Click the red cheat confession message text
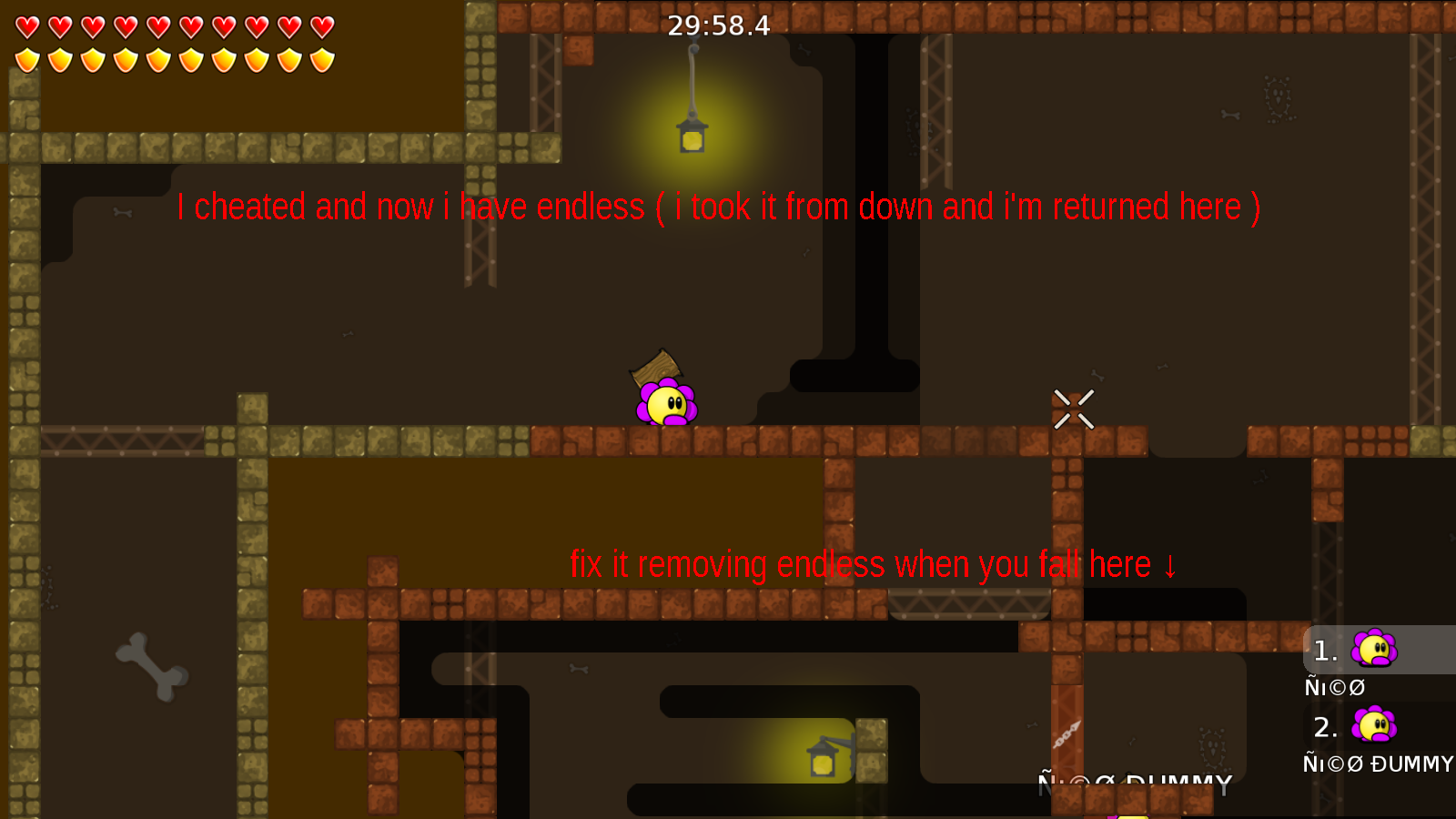Viewport: 1456px width, 819px height. coord(719,207)
